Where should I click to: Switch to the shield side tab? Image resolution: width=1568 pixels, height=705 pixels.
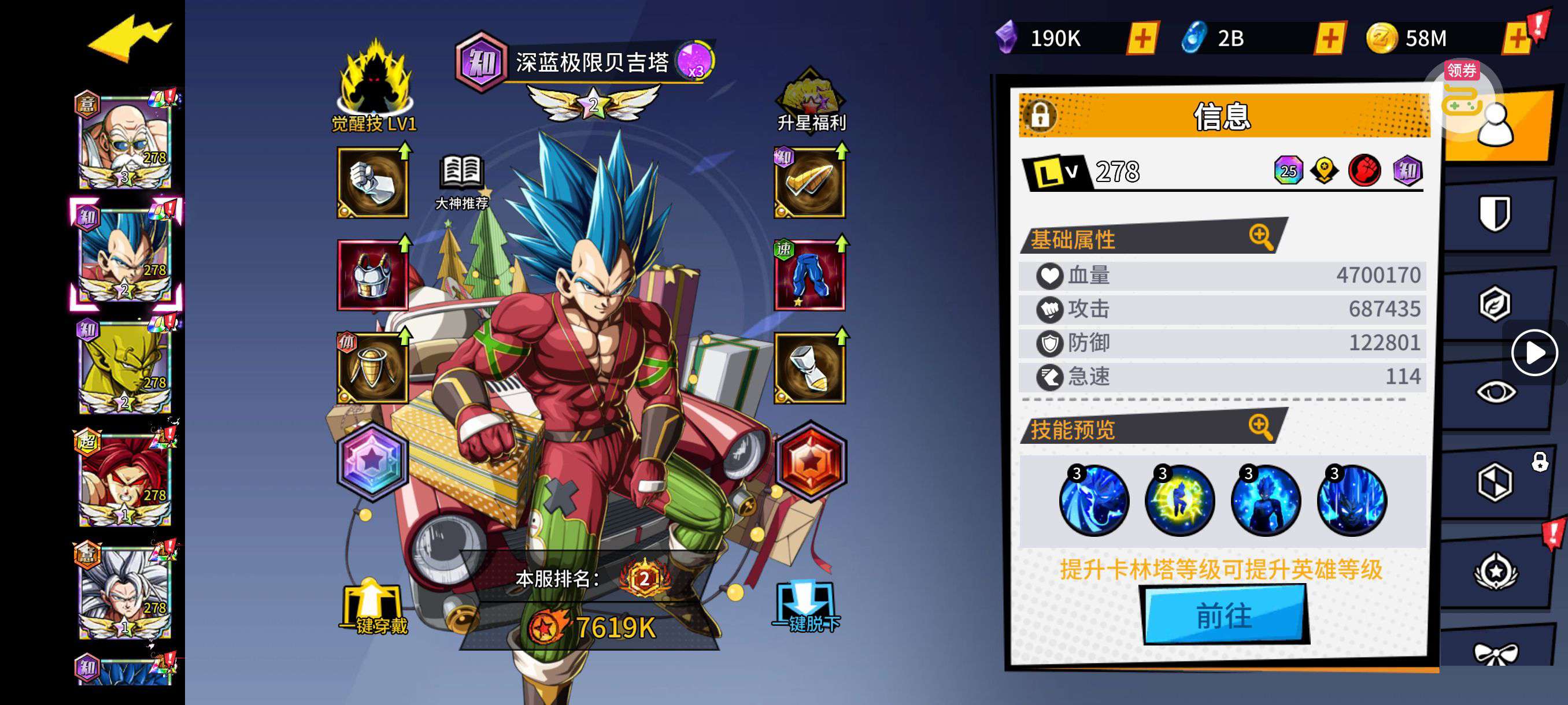(x=1495, y=213)
